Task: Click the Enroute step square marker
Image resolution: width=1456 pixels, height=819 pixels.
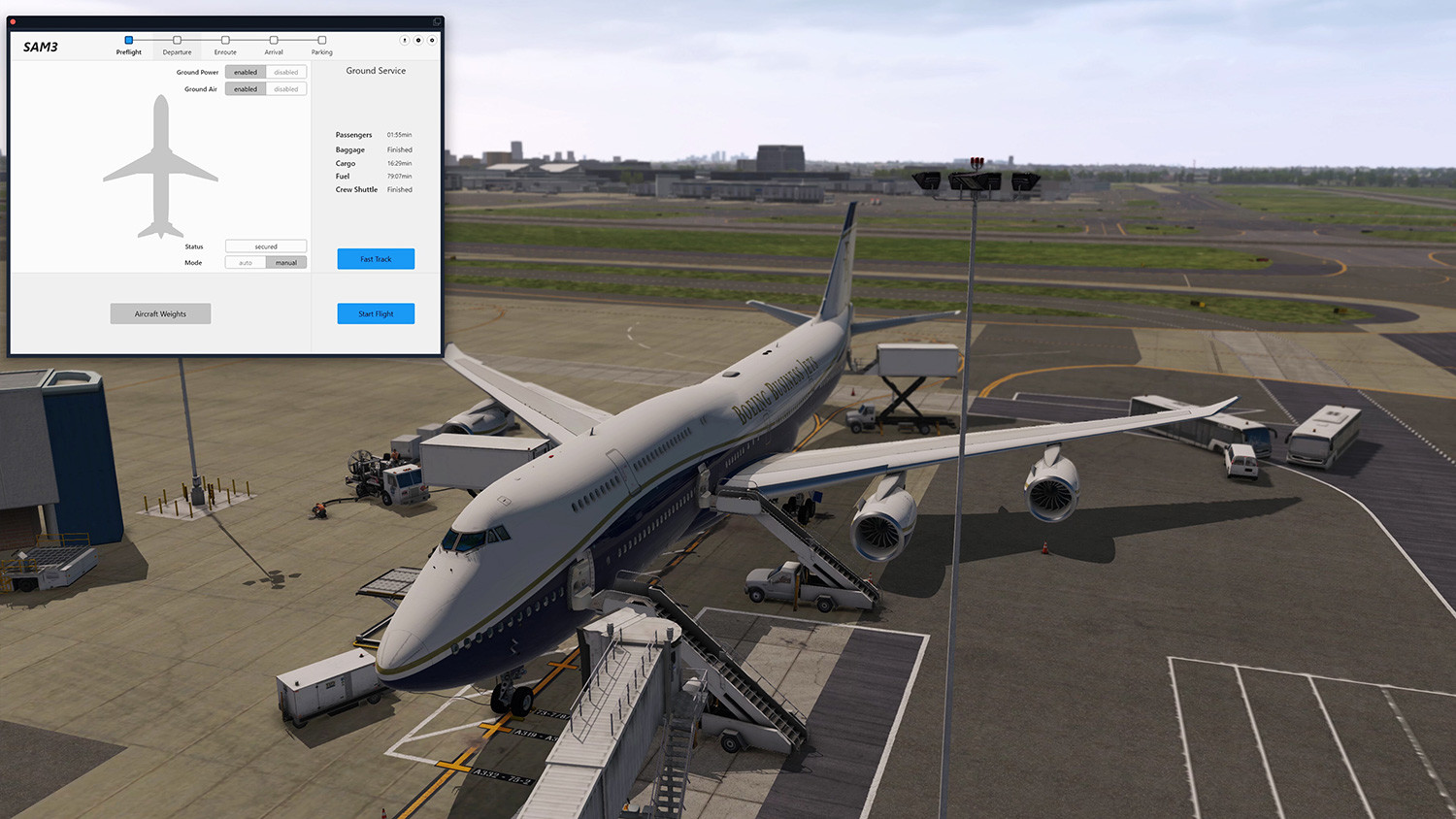Action: tap(225, 40)
